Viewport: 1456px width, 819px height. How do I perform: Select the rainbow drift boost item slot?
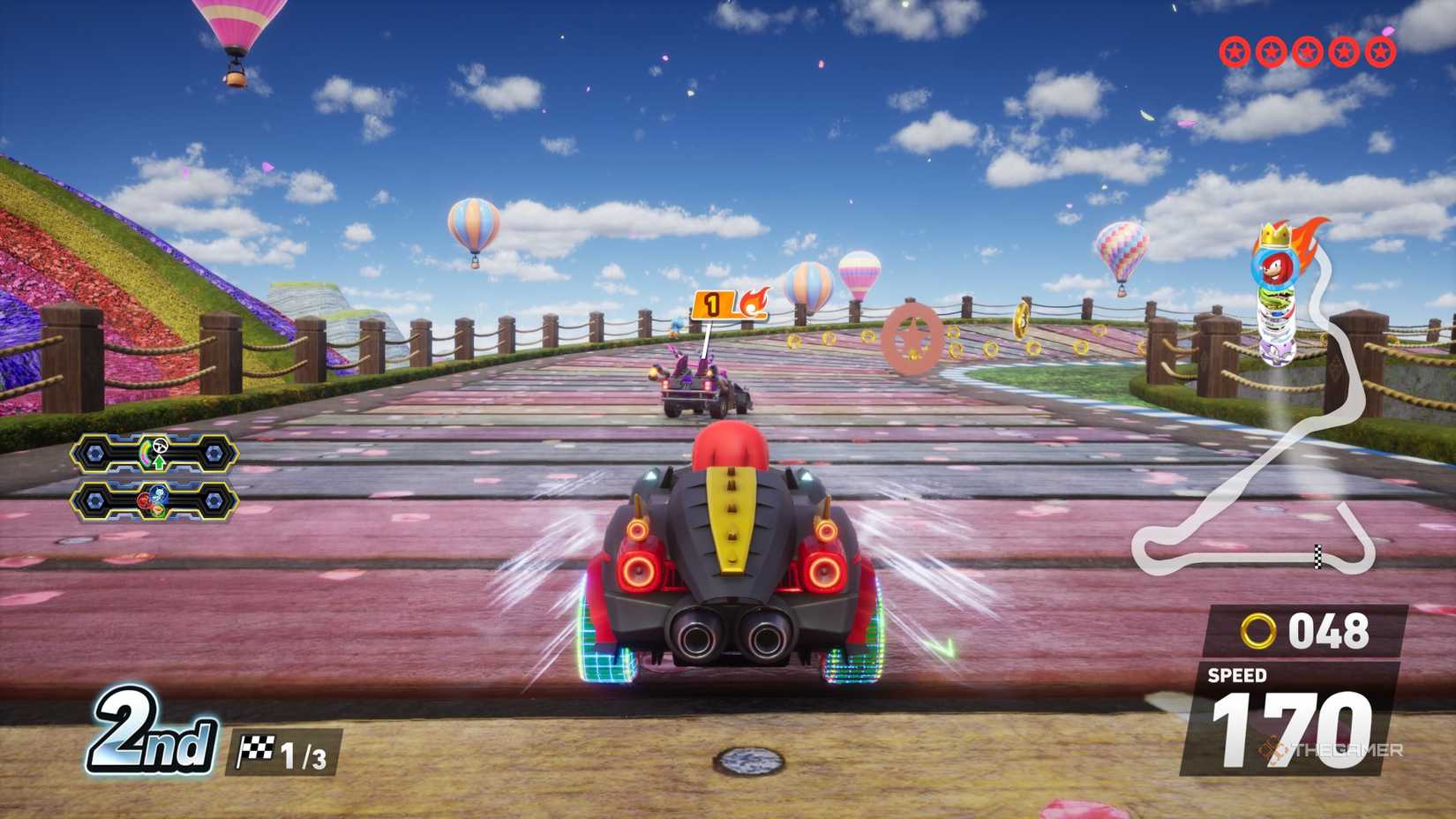154,455
